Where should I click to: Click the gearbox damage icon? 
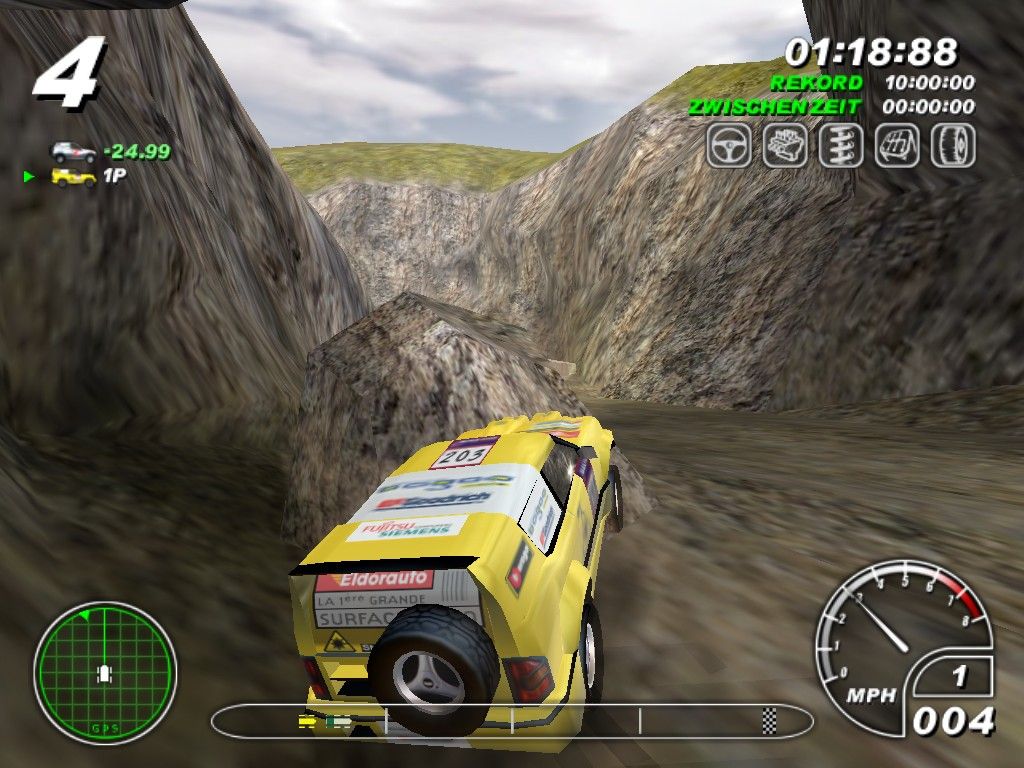(x=897, y=146)
